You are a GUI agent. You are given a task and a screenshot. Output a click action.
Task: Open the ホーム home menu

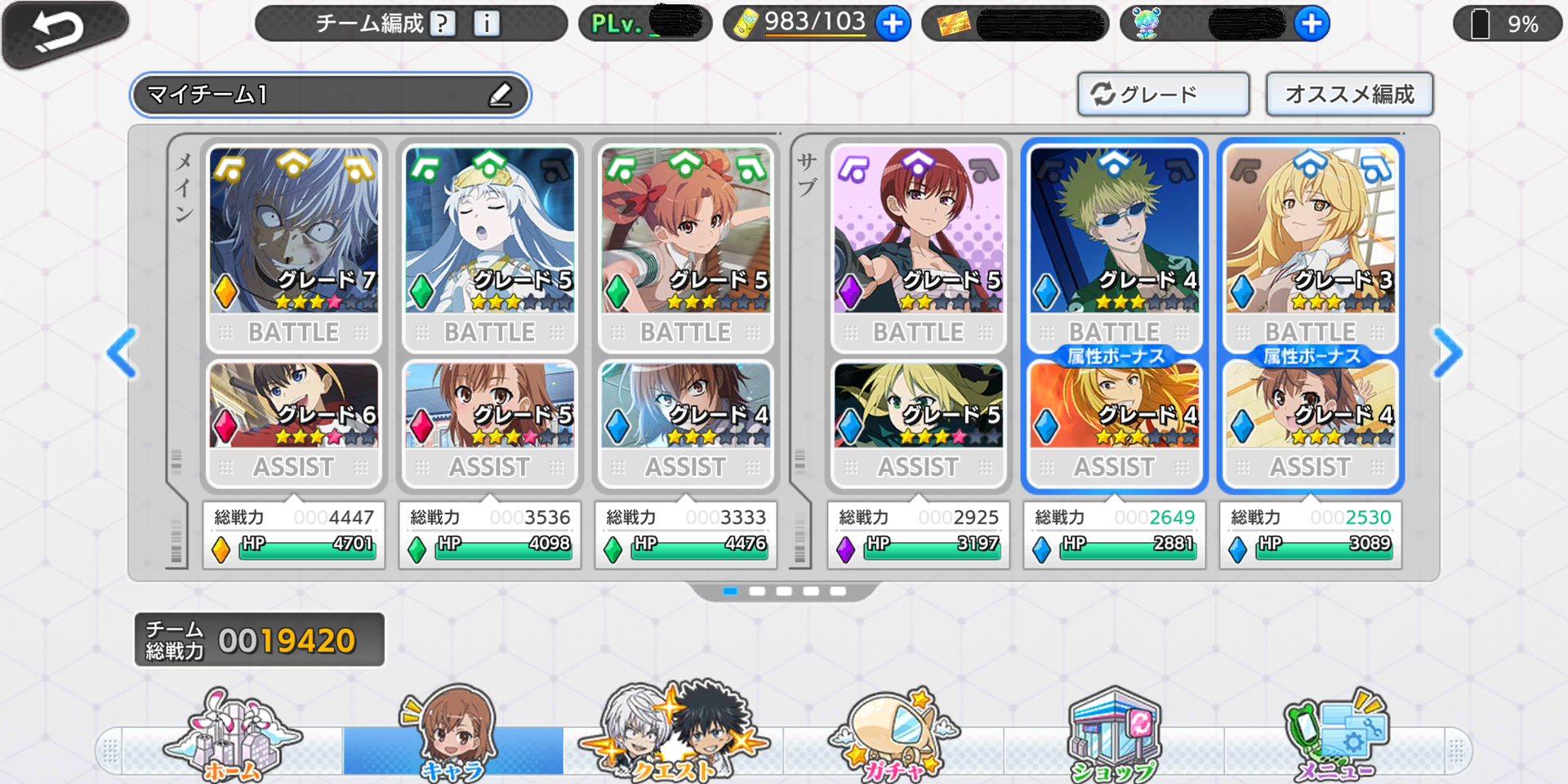click(233, 737)
